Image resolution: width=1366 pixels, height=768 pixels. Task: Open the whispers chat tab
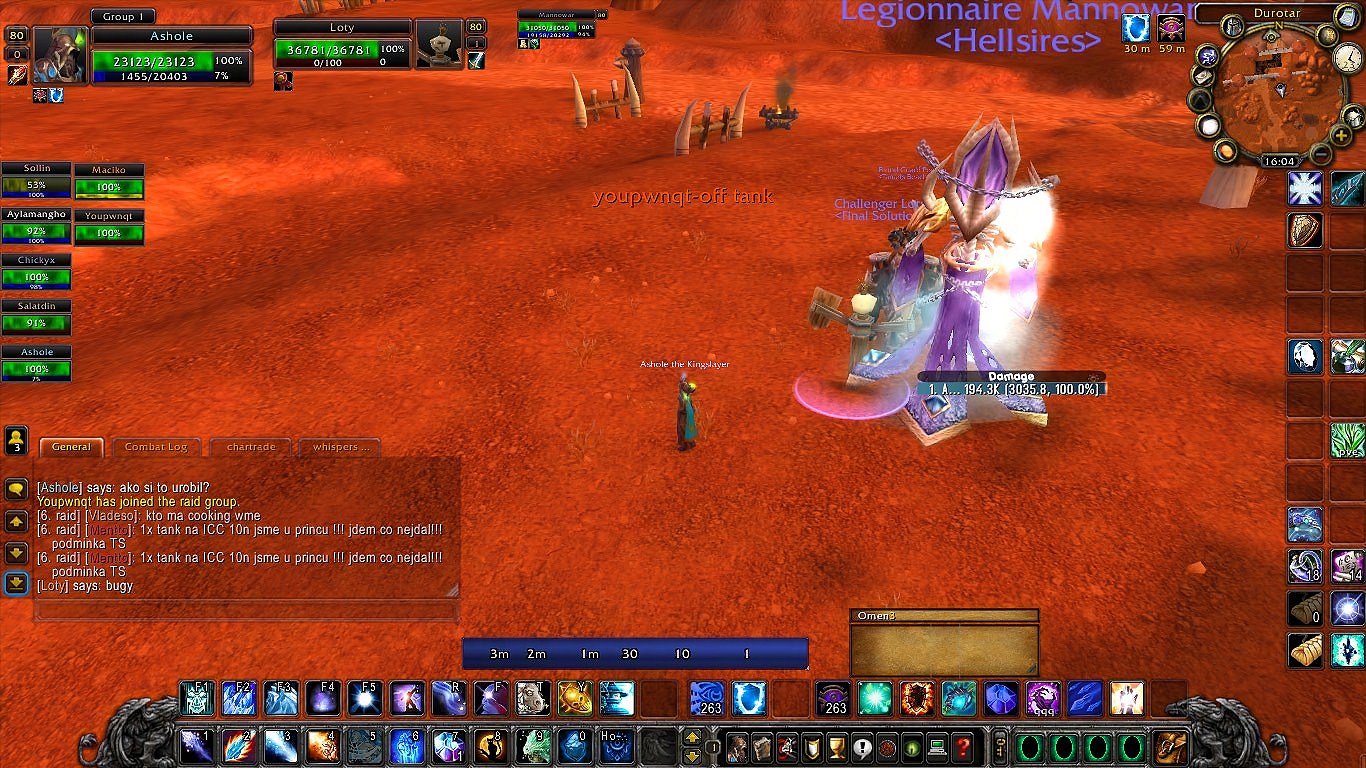tap(341, 447)
